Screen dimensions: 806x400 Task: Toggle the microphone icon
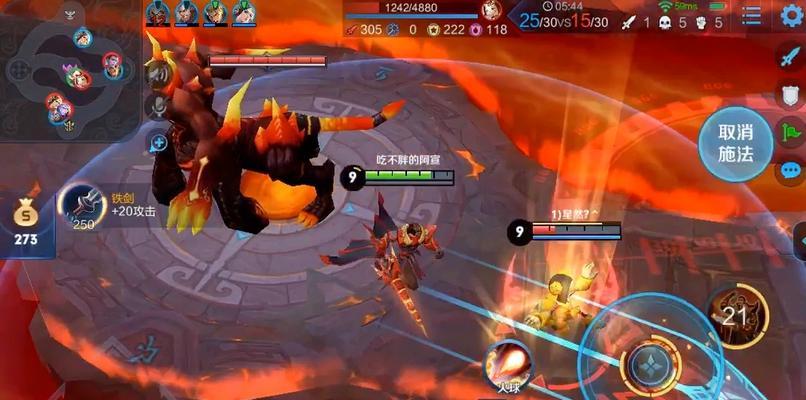click(157, 106)
